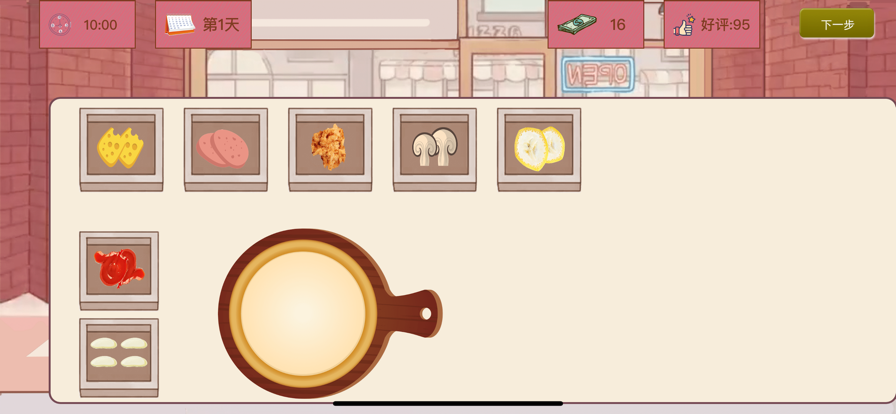896x414 pixels.
Task: Select the mushroom topping tray
Action: coord(434,148)
